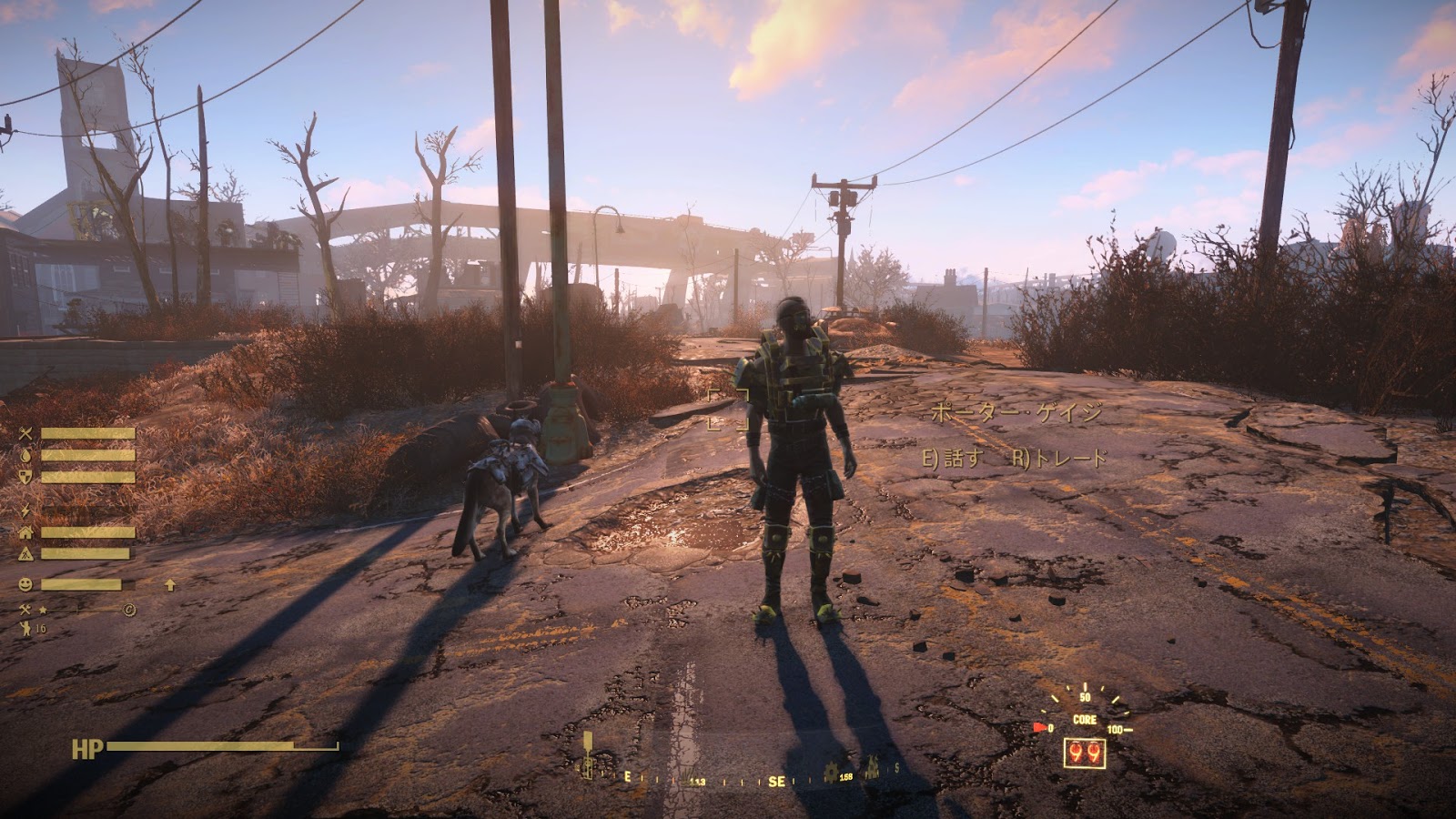Select the lightning bolt power icon
The width and height of the screenshot is (1456, 819).
point(25,511)
